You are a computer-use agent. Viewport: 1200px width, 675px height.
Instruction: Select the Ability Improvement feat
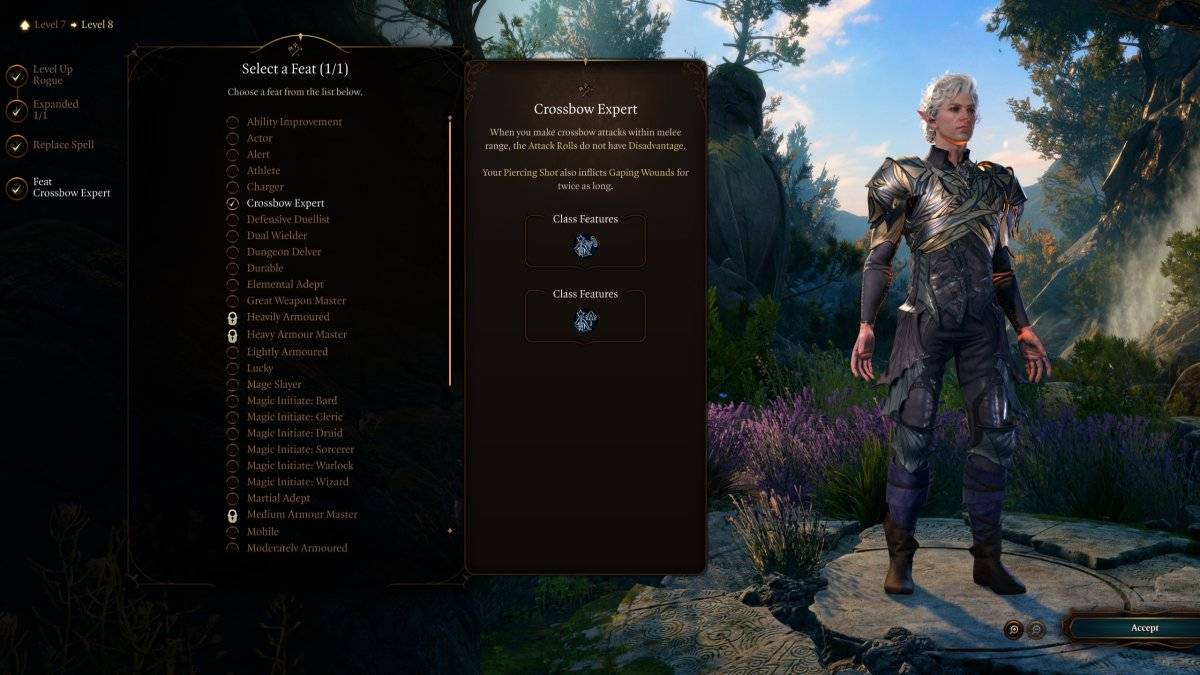pyautogui.click(x=294, y=122)
